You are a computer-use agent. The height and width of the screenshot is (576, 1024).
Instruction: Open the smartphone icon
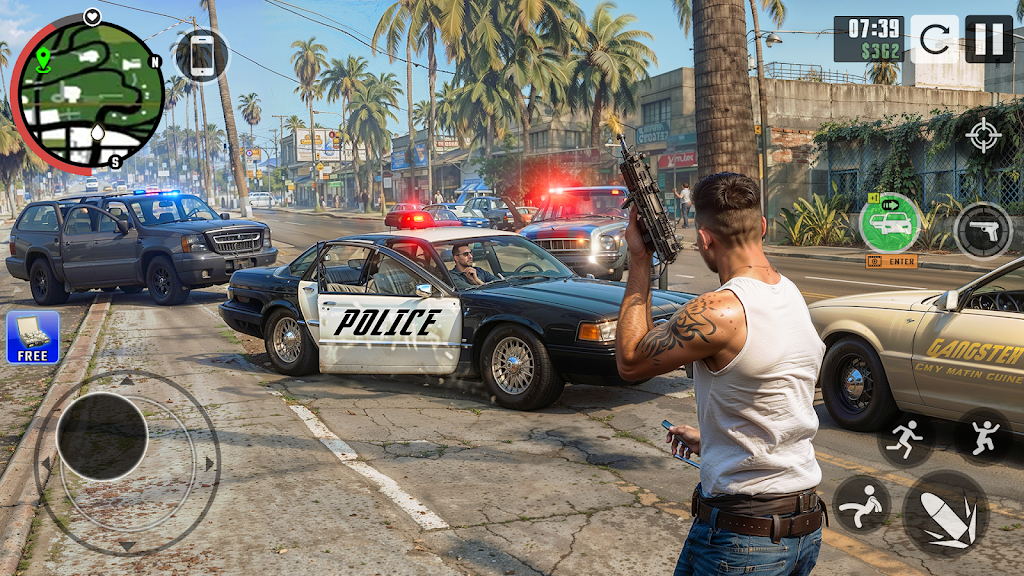coord(202,55)
